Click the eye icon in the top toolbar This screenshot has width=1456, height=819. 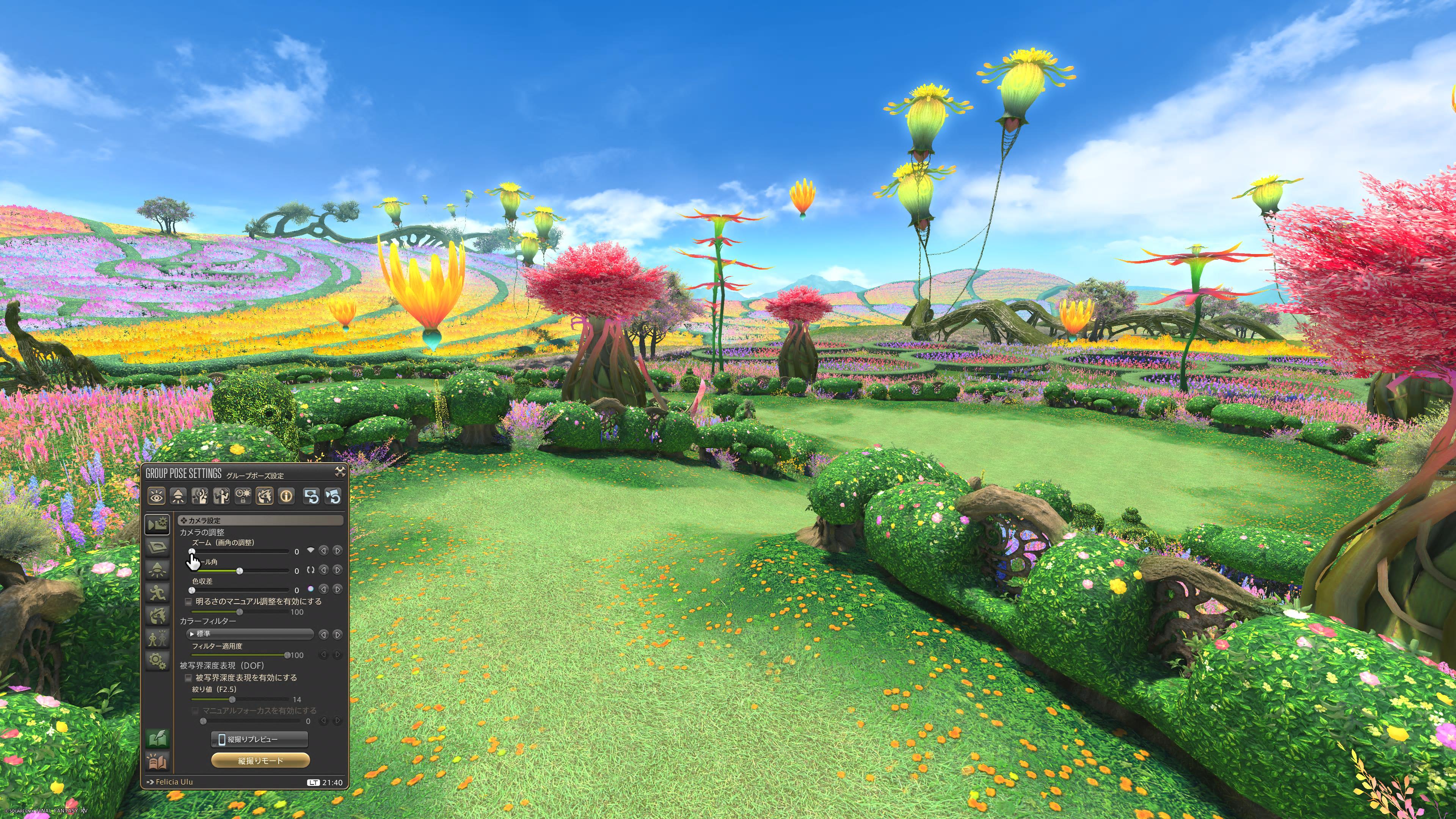(x=157, y=496)
